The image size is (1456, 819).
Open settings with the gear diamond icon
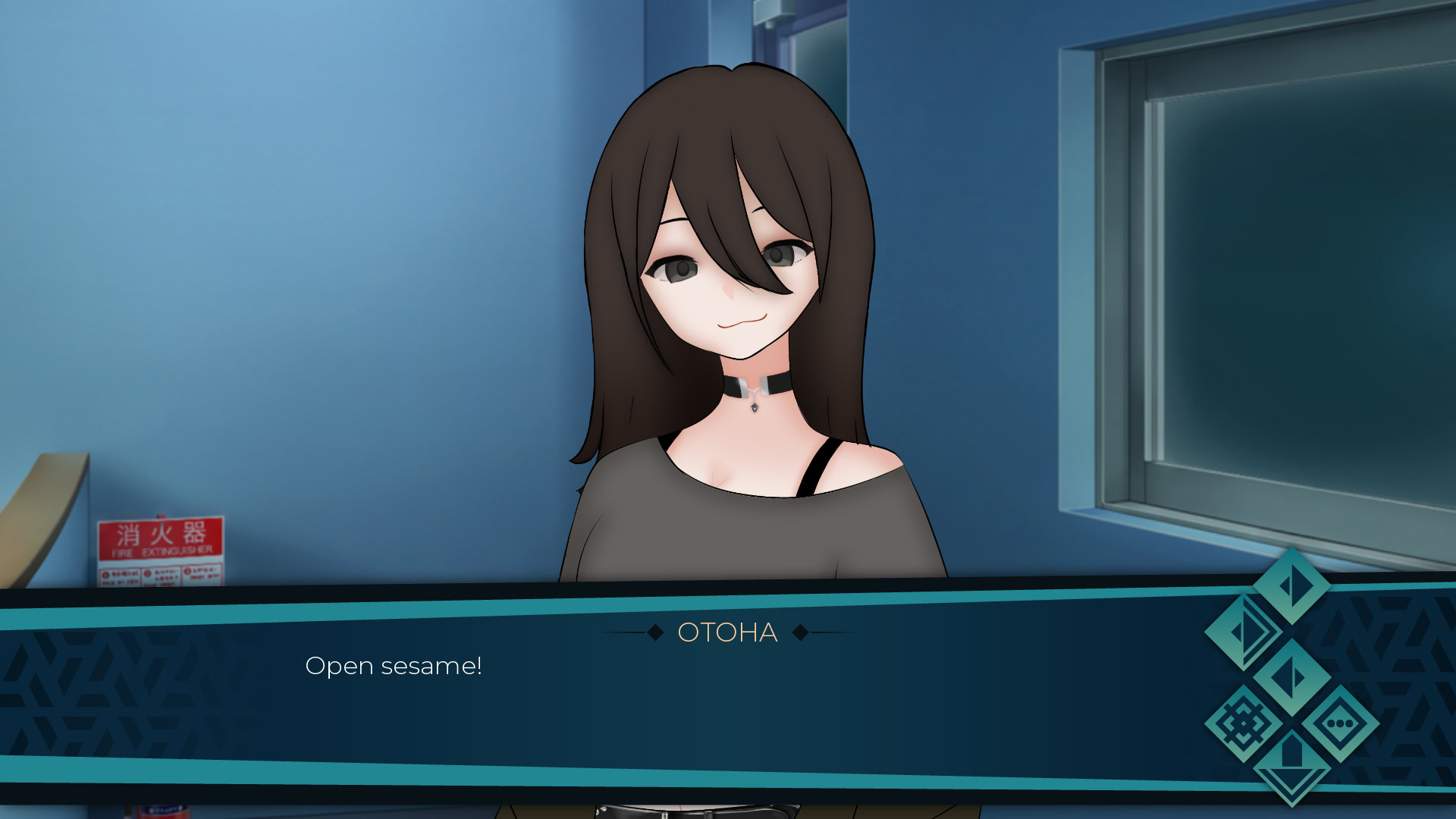tap(1244, 723)
